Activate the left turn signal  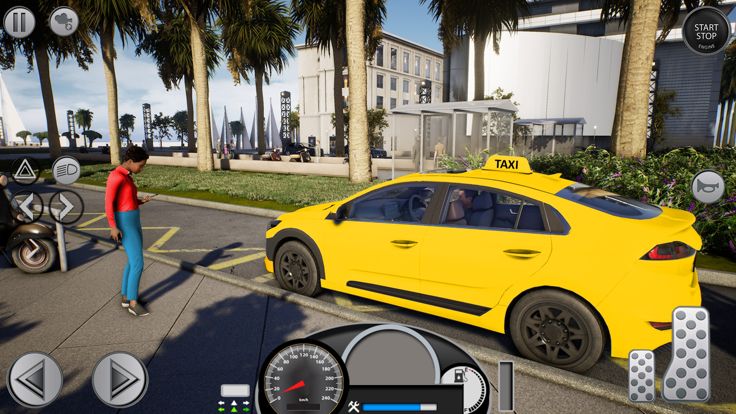coord(27,207)
